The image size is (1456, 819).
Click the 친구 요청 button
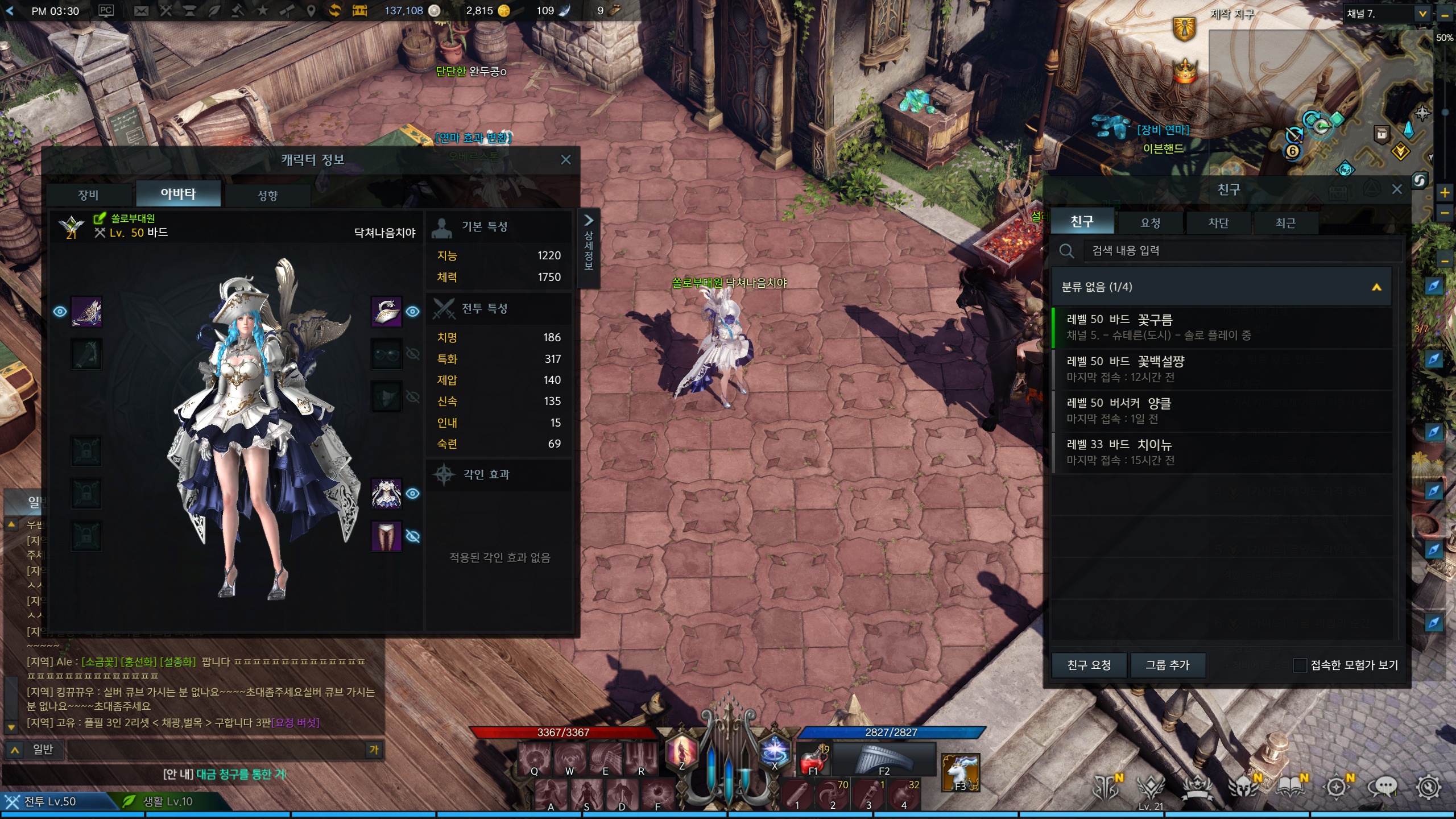1089,665
